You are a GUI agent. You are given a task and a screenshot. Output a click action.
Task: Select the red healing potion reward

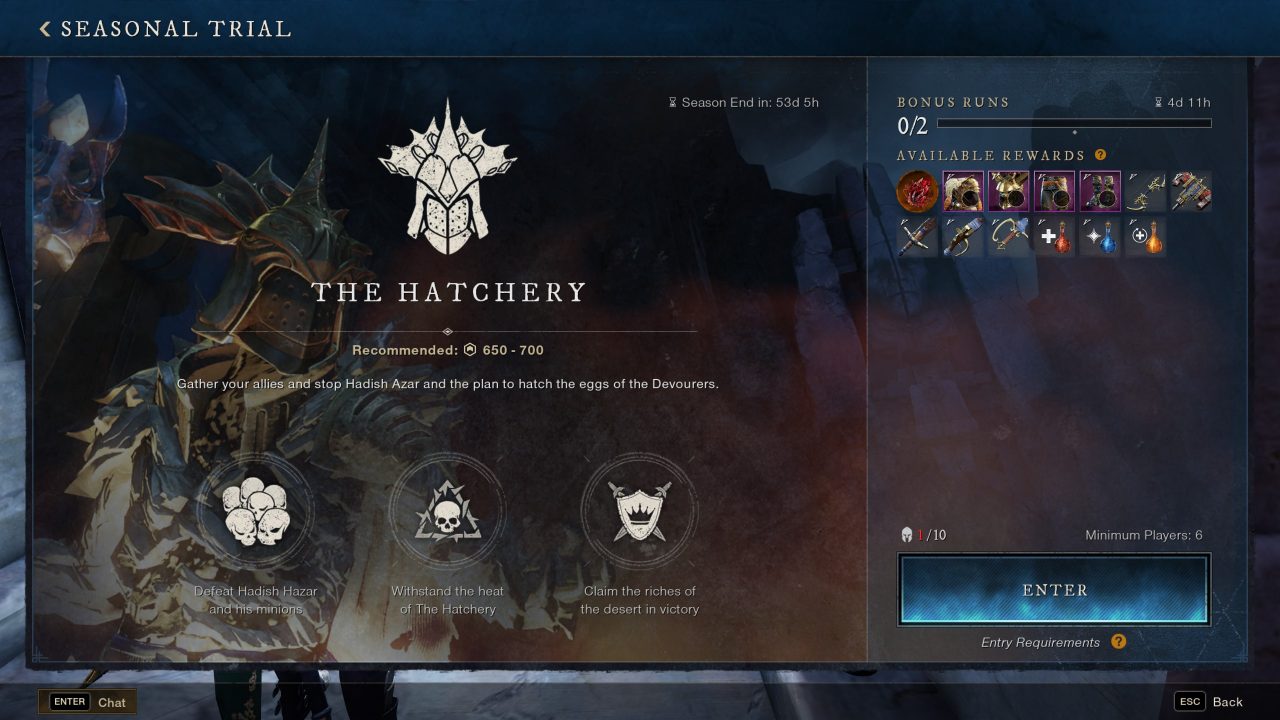point(1056,238)
